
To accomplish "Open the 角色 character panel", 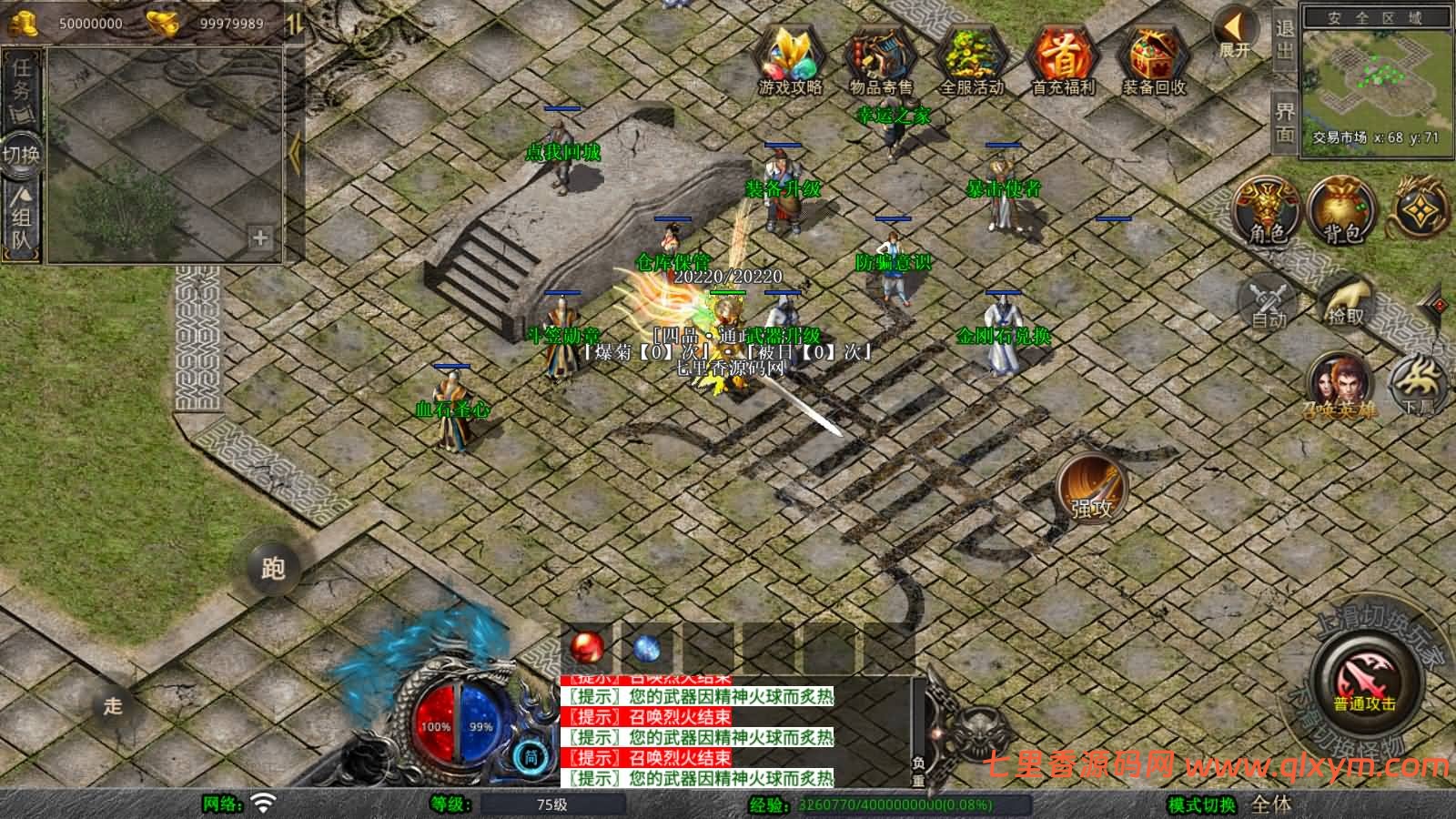I will pyautogui.click(x=1265, y=211).
